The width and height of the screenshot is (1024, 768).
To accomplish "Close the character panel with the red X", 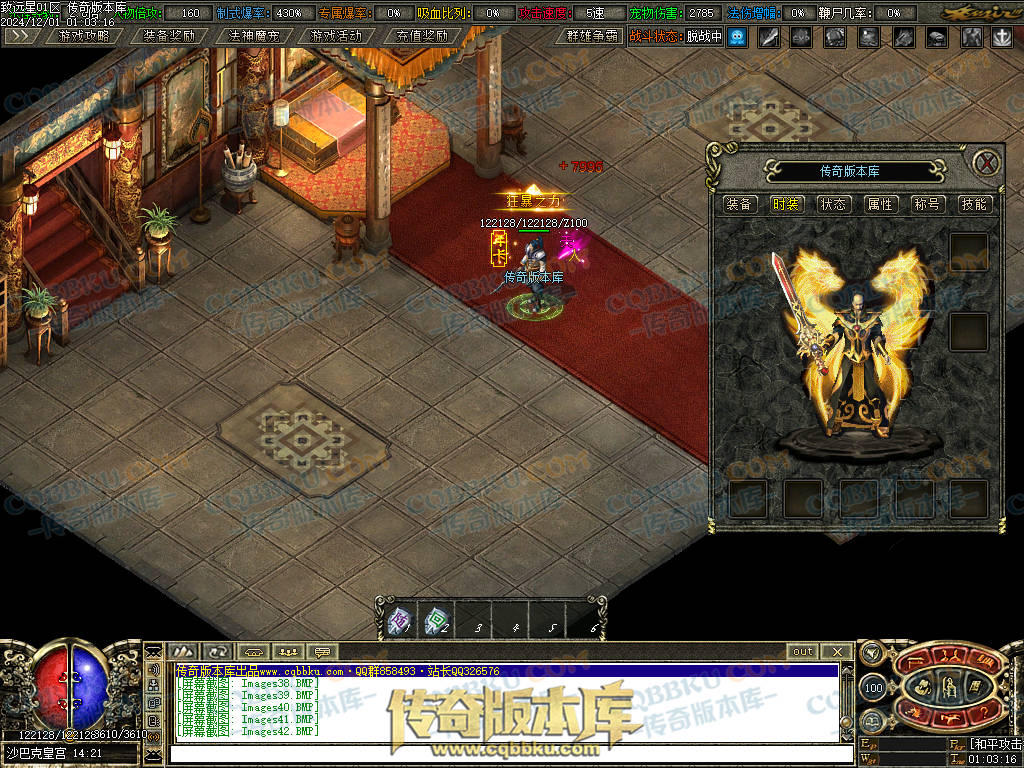I will click(987, 163).
